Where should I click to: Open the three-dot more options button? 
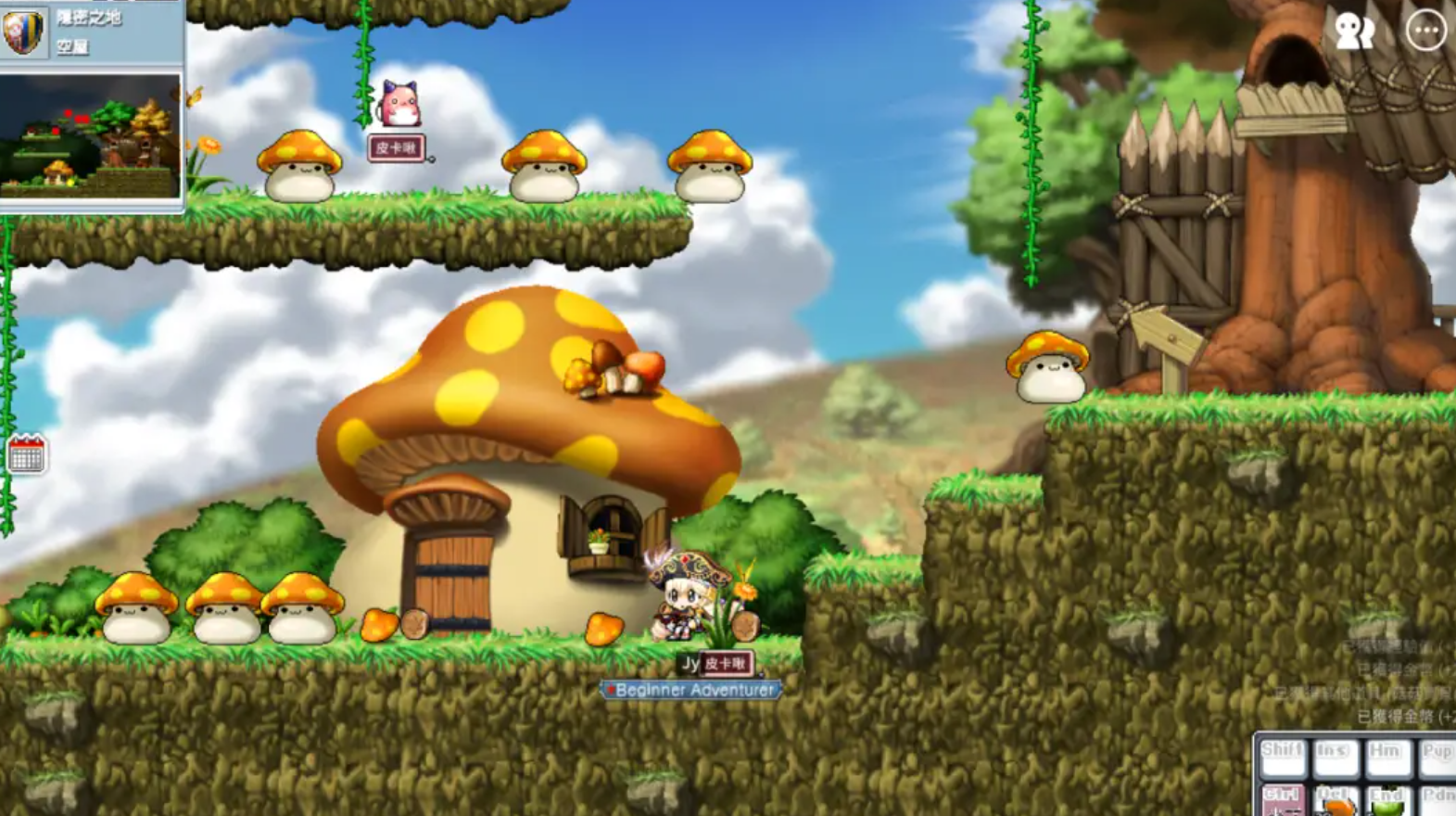tap(1425, 31)
